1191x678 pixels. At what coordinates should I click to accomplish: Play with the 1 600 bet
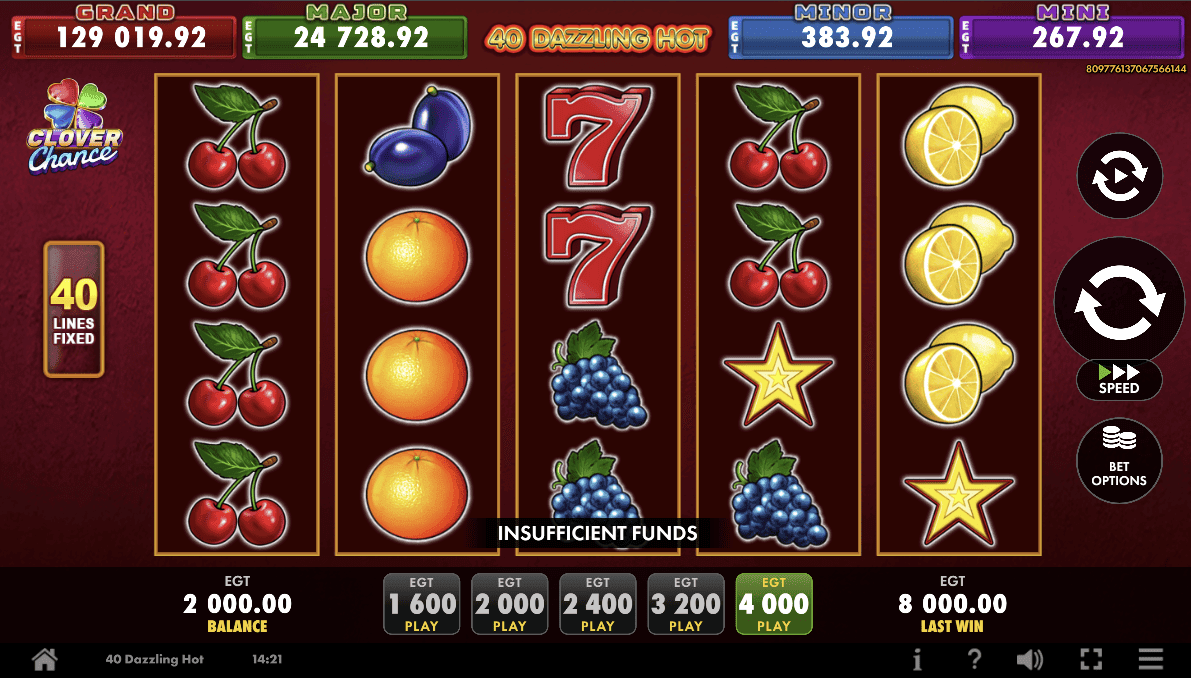coord(422,604)
